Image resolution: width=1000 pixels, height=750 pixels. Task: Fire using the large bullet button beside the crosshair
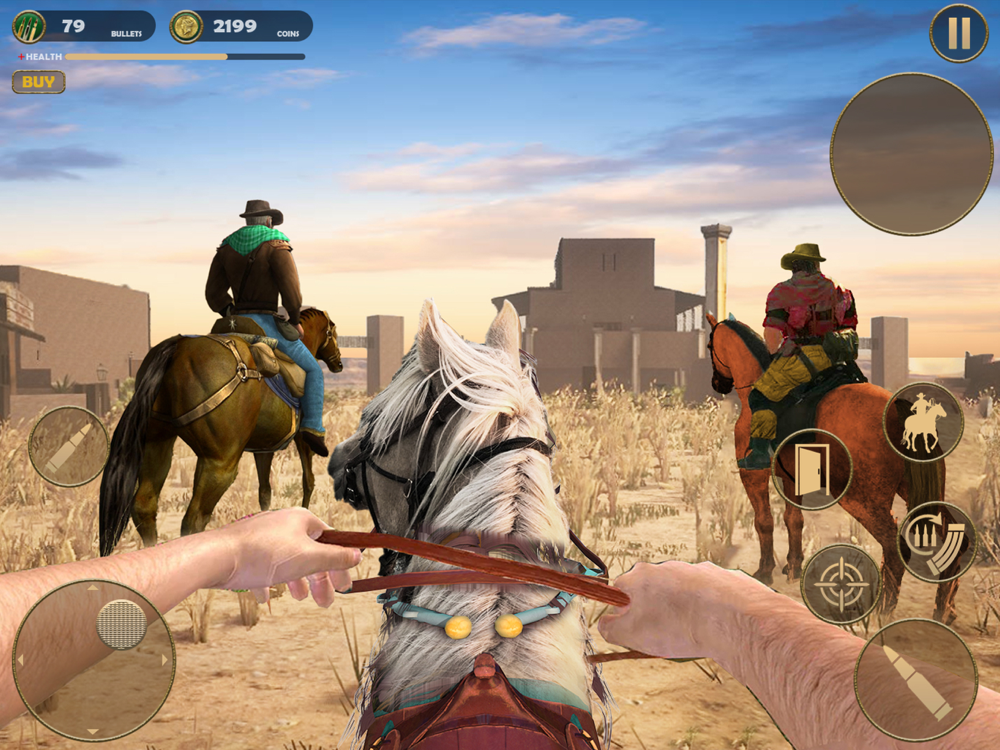point(915,680)
